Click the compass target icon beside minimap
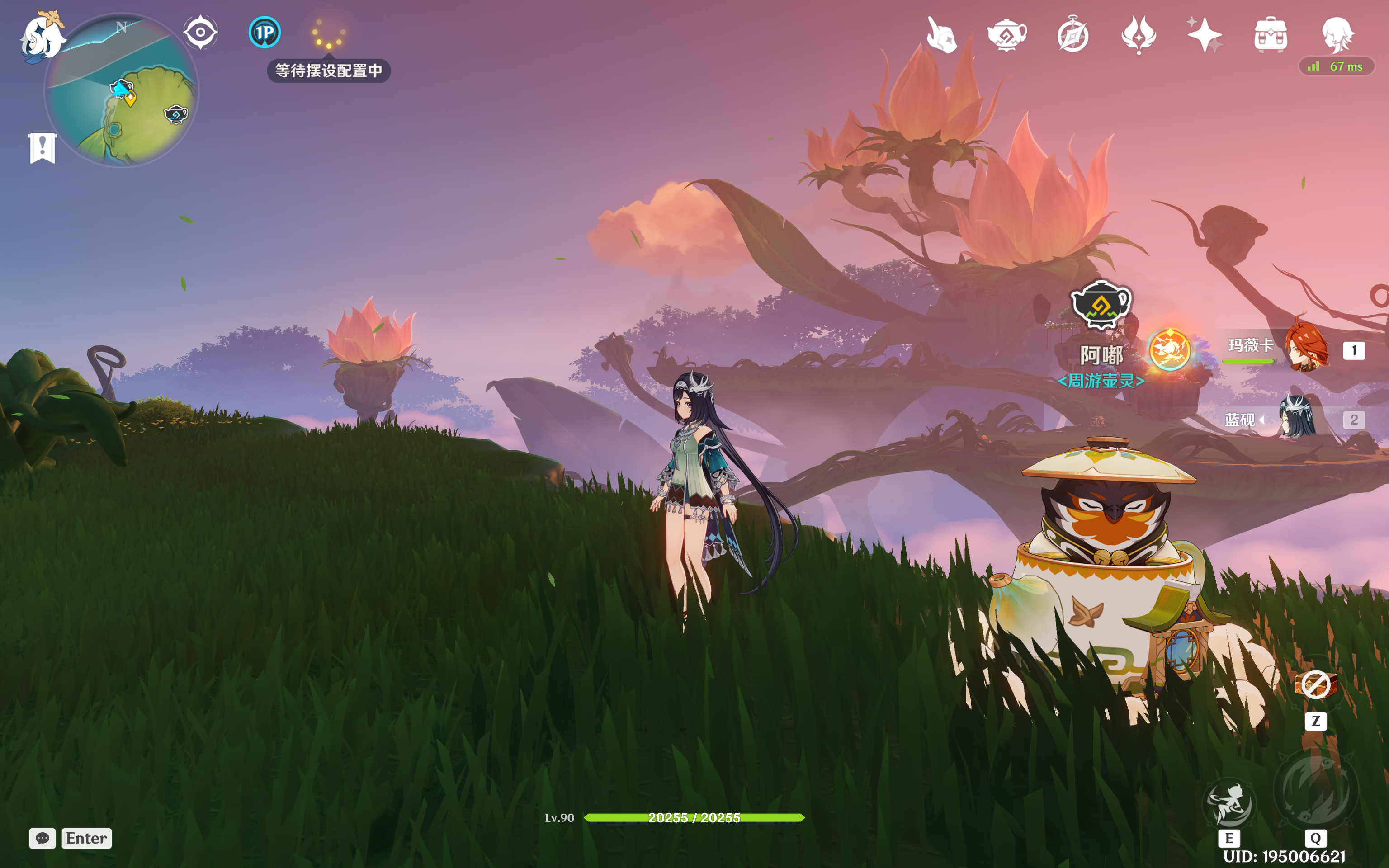 [x=200, y=32]
